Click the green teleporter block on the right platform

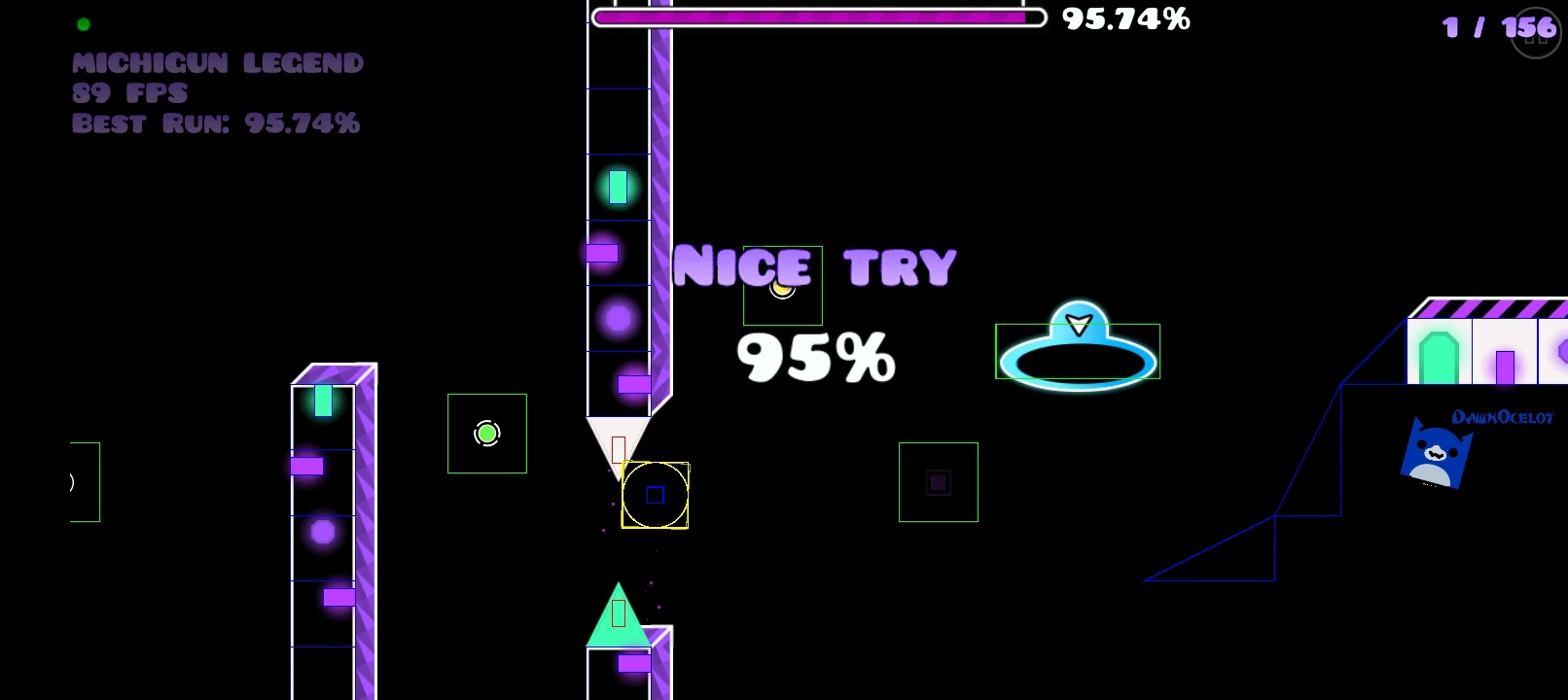pos(1440,358)
